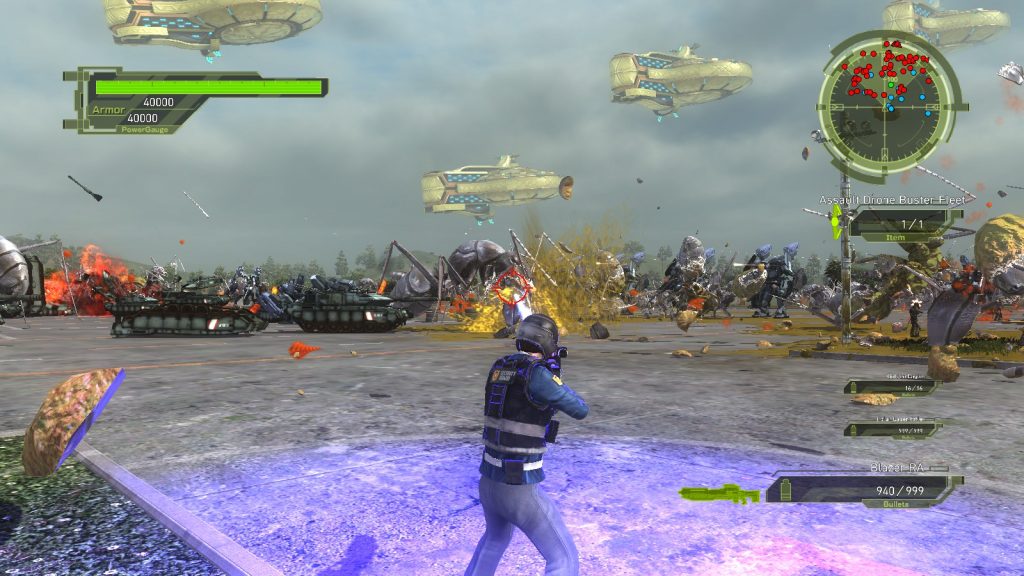
Task: Select the Assault Drone Buster Fleet item slot
Action: (x=906, y=223)
